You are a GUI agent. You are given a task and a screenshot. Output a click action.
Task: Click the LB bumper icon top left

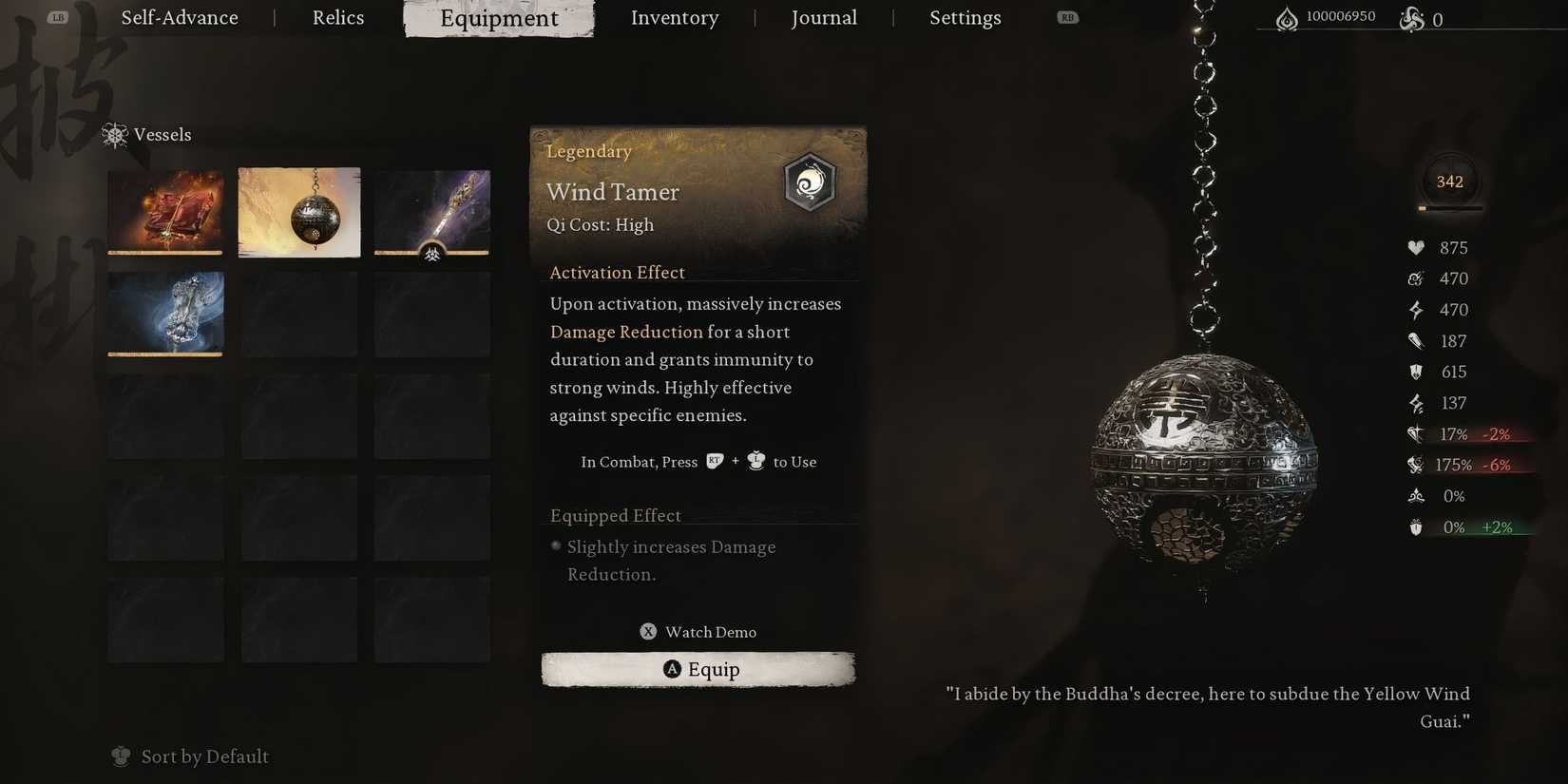point(57,16)
